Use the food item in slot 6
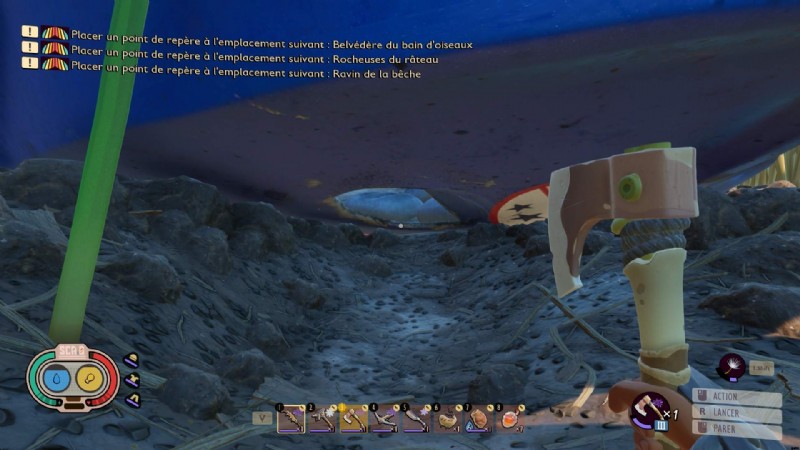The height and width of the screenshot is (450, 800). pos(446,420)
